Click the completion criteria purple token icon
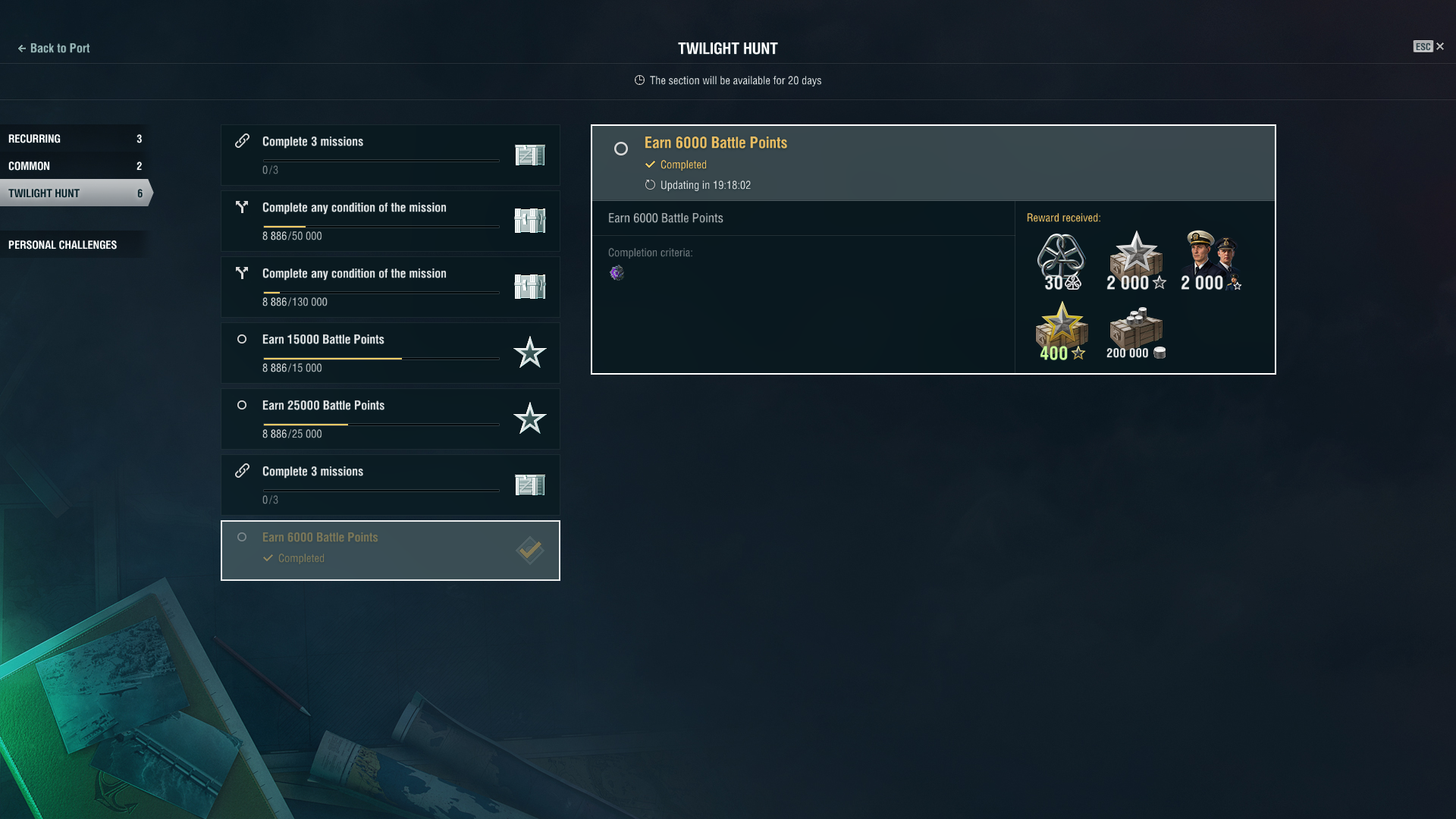Screen dimensions: 1456x819 pyautogui.click(x=617, y=273)
